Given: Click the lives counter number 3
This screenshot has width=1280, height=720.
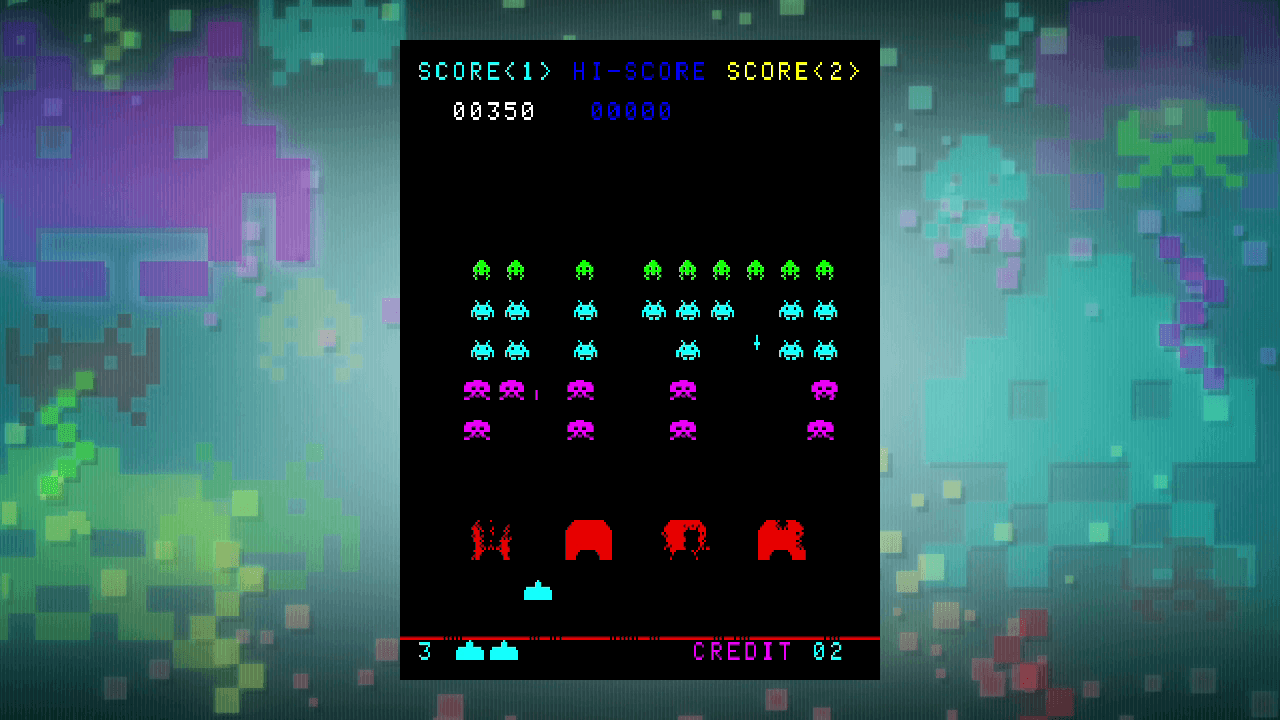Looking at the screenshot, I should (x=424, y=652).
